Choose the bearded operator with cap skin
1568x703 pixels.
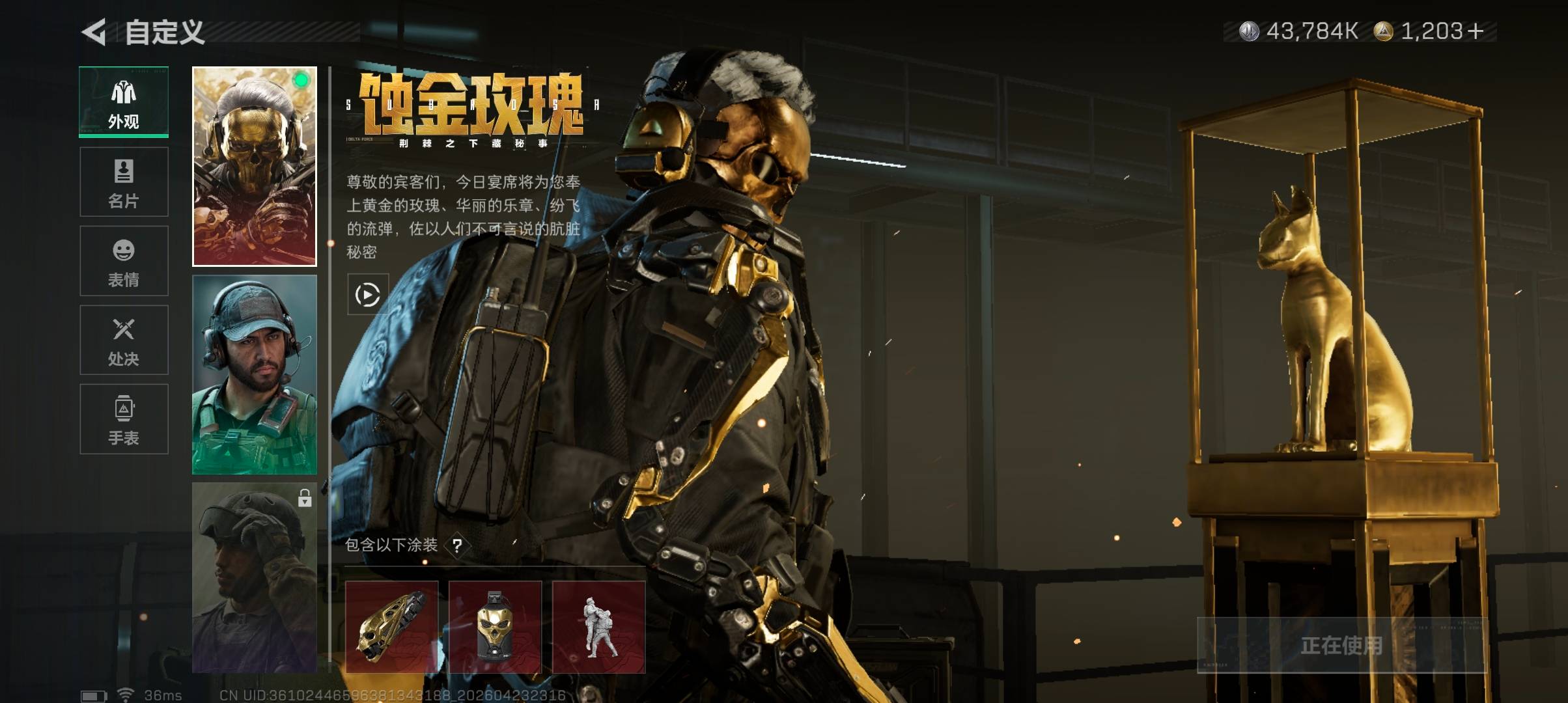tap(255, 374)
